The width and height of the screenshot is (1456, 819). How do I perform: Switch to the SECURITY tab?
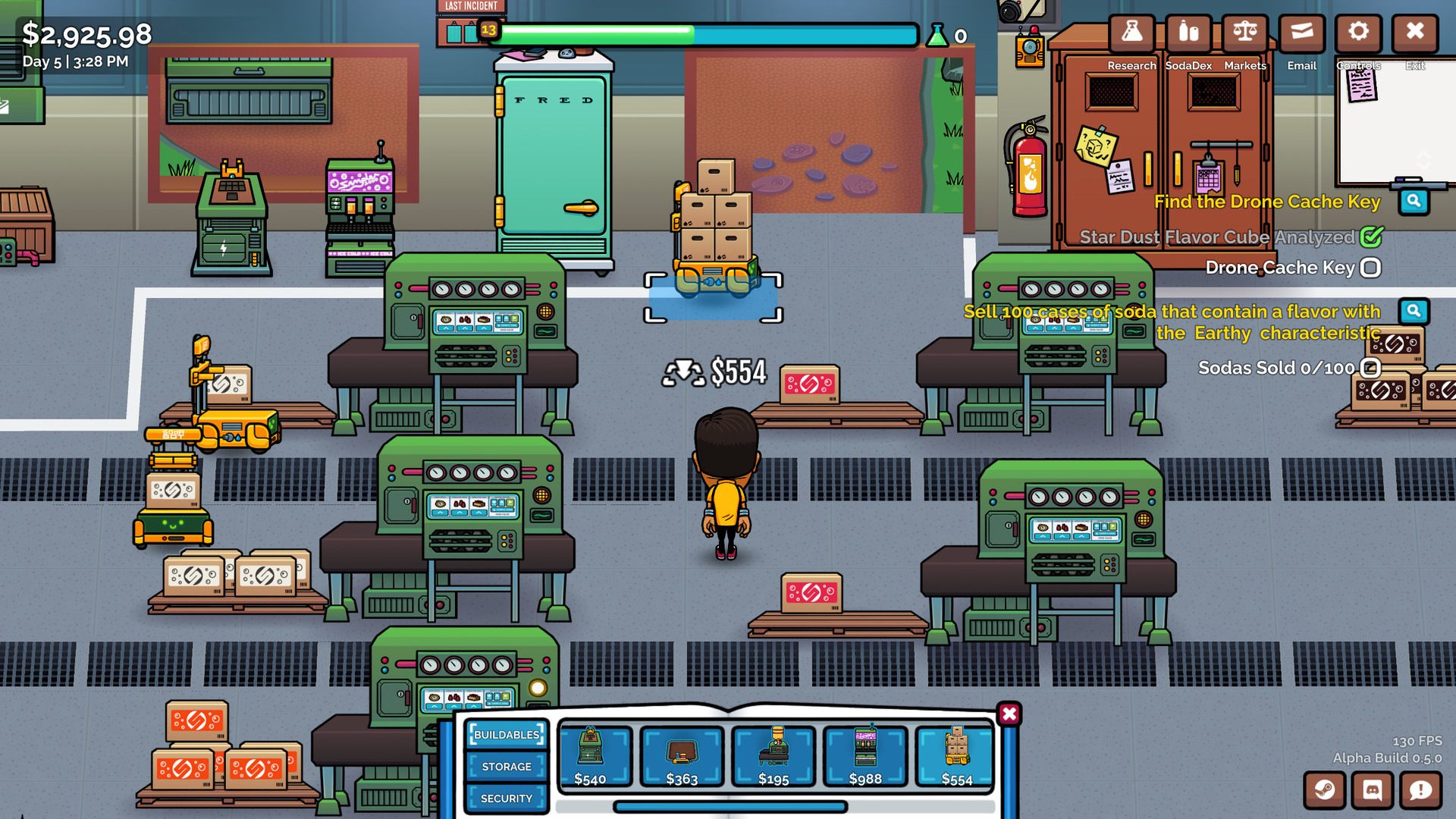(x=507, y=799)
